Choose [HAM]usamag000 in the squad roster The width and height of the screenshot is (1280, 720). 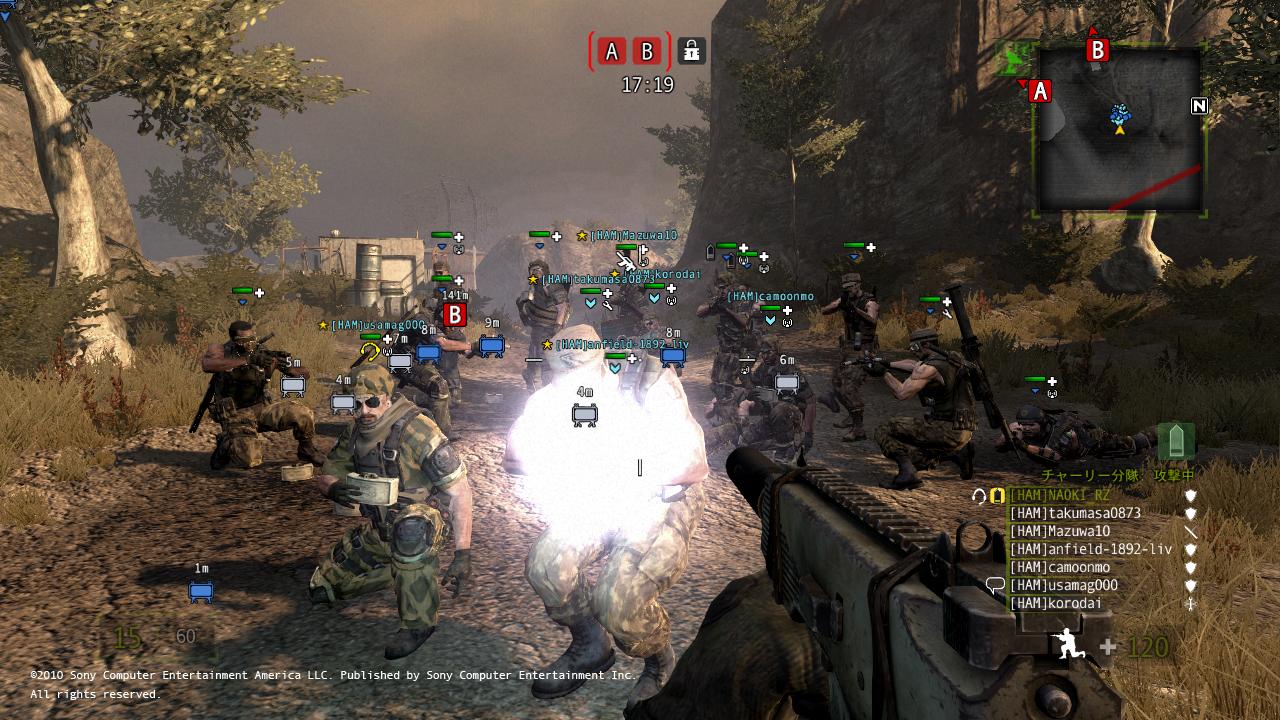[x=1063, y=585]
